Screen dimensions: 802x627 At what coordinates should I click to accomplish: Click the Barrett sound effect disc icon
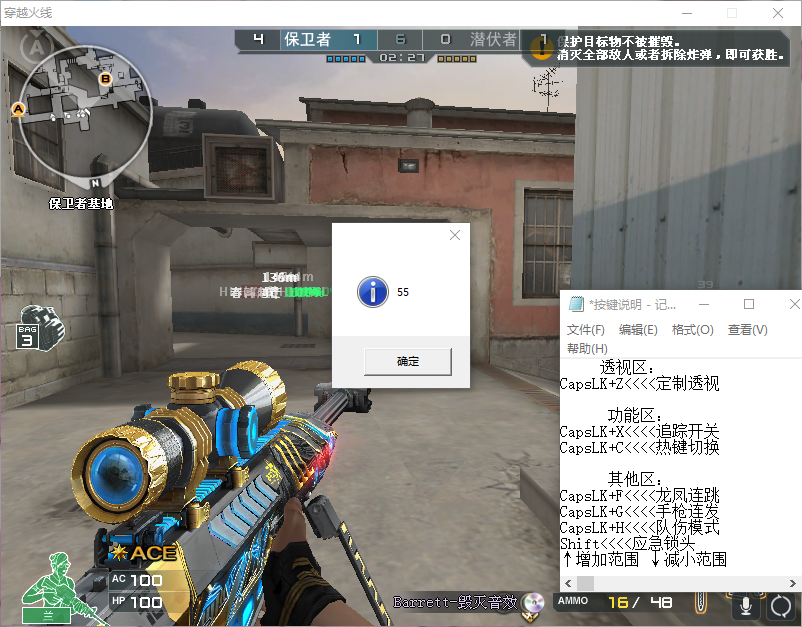pyautogui.click(x=533, y=603)
